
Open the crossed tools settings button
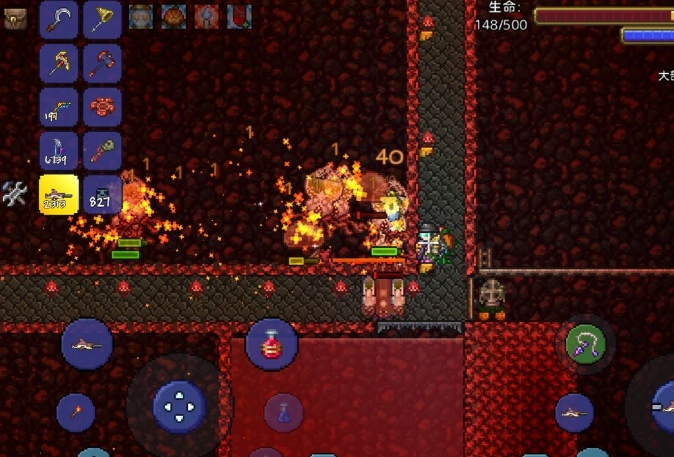coord(14,193)
